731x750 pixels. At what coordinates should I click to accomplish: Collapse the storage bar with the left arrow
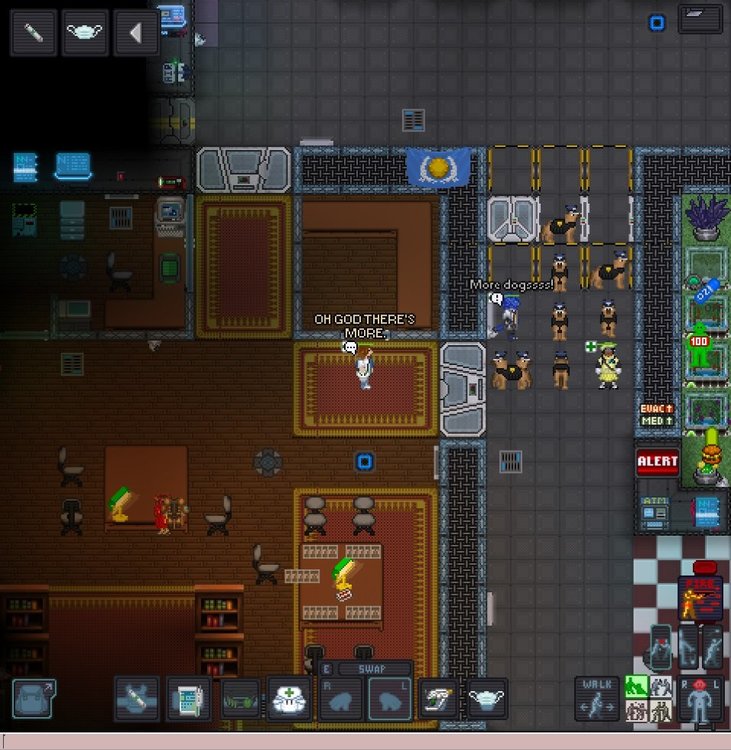tap(135, 33)
